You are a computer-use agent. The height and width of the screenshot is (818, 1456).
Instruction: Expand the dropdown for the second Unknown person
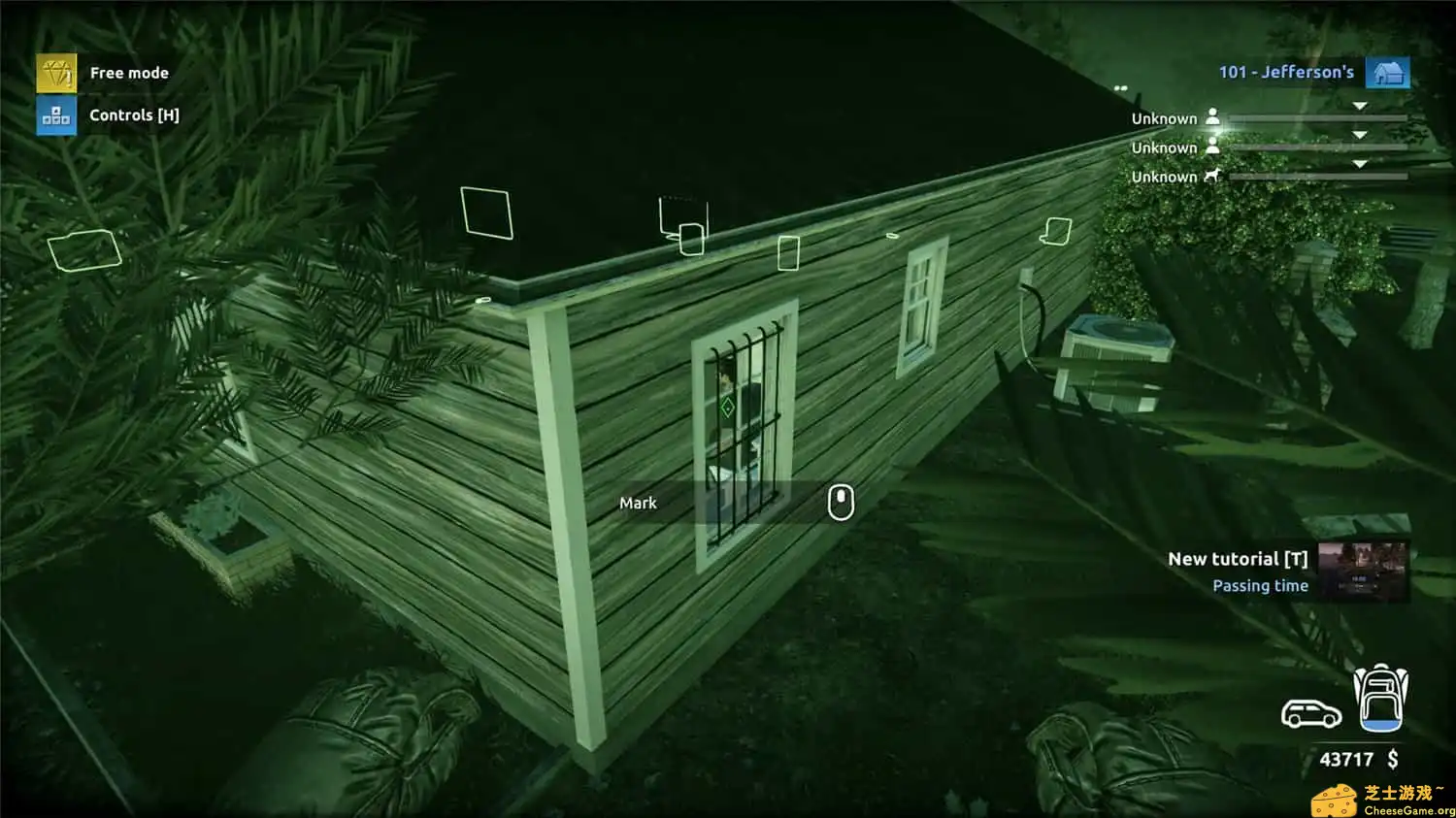(x=1361, y=134)
